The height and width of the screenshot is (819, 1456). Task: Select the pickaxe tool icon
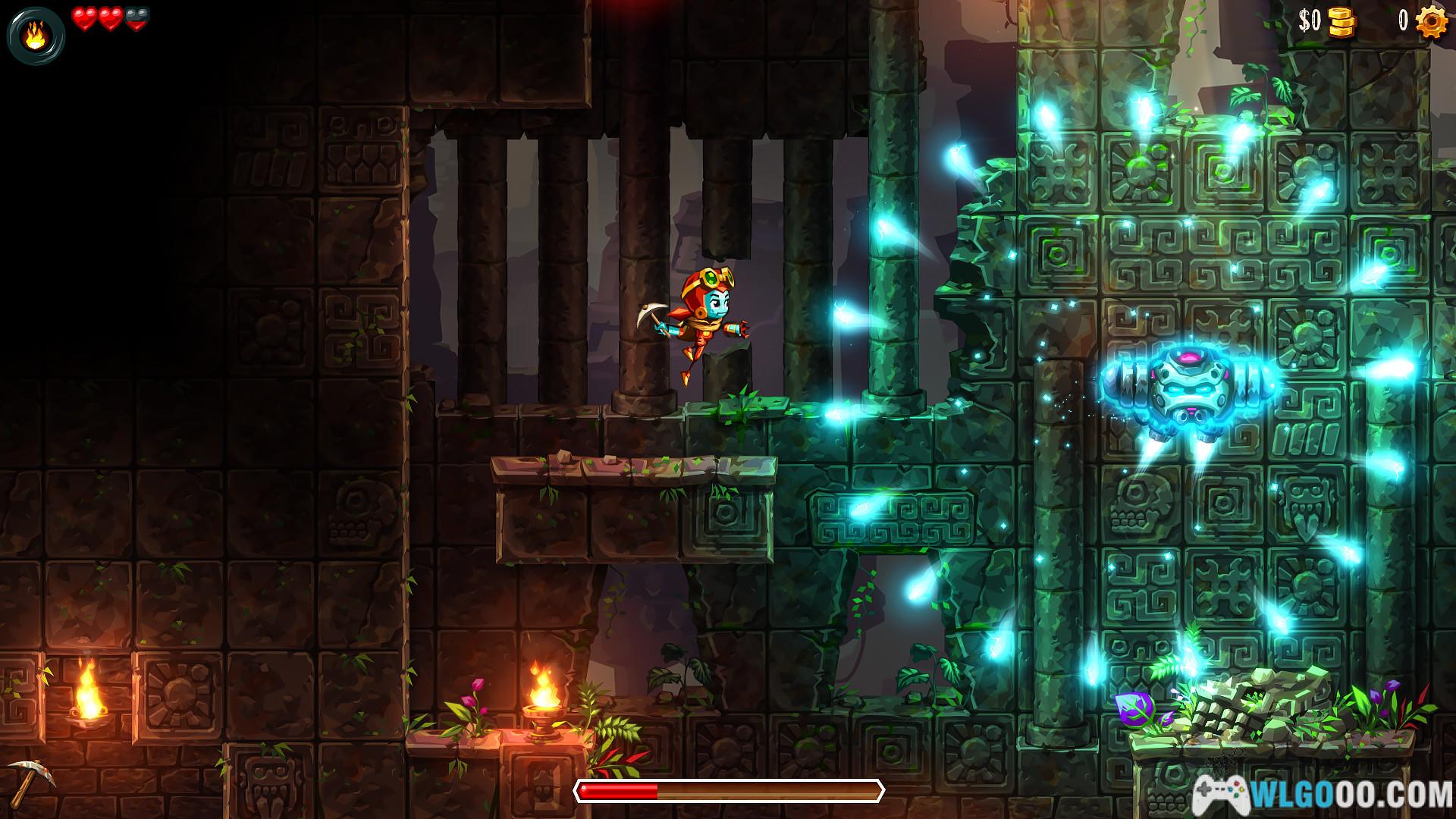30,780
